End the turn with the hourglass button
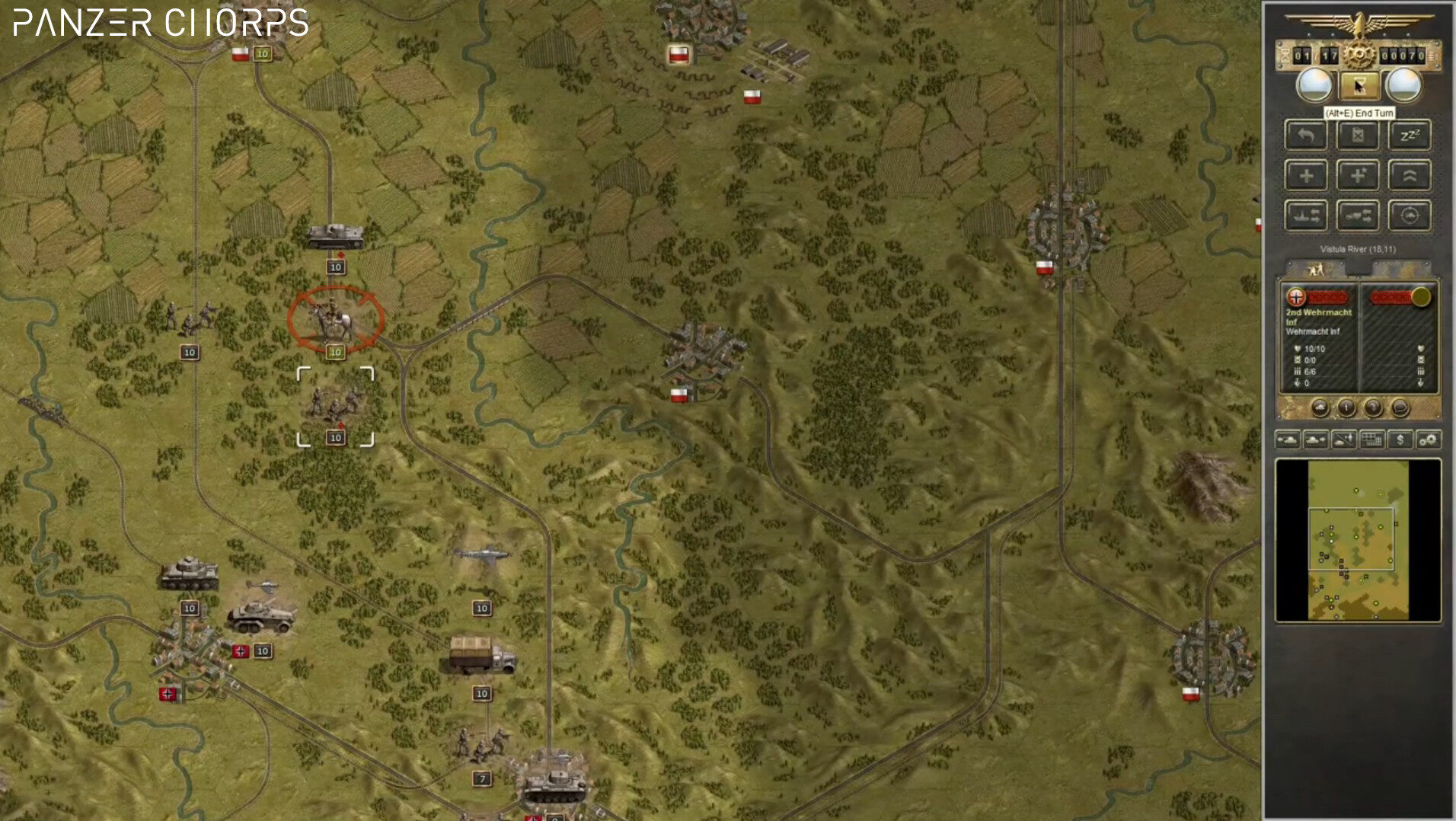This screenshot has height=821, width=1456. point(1358,85)
